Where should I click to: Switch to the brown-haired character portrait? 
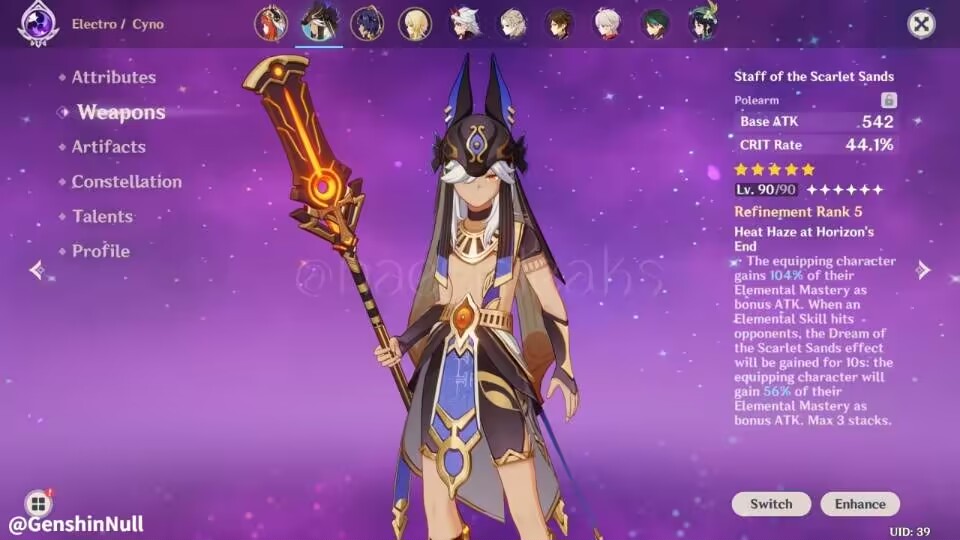559,23
